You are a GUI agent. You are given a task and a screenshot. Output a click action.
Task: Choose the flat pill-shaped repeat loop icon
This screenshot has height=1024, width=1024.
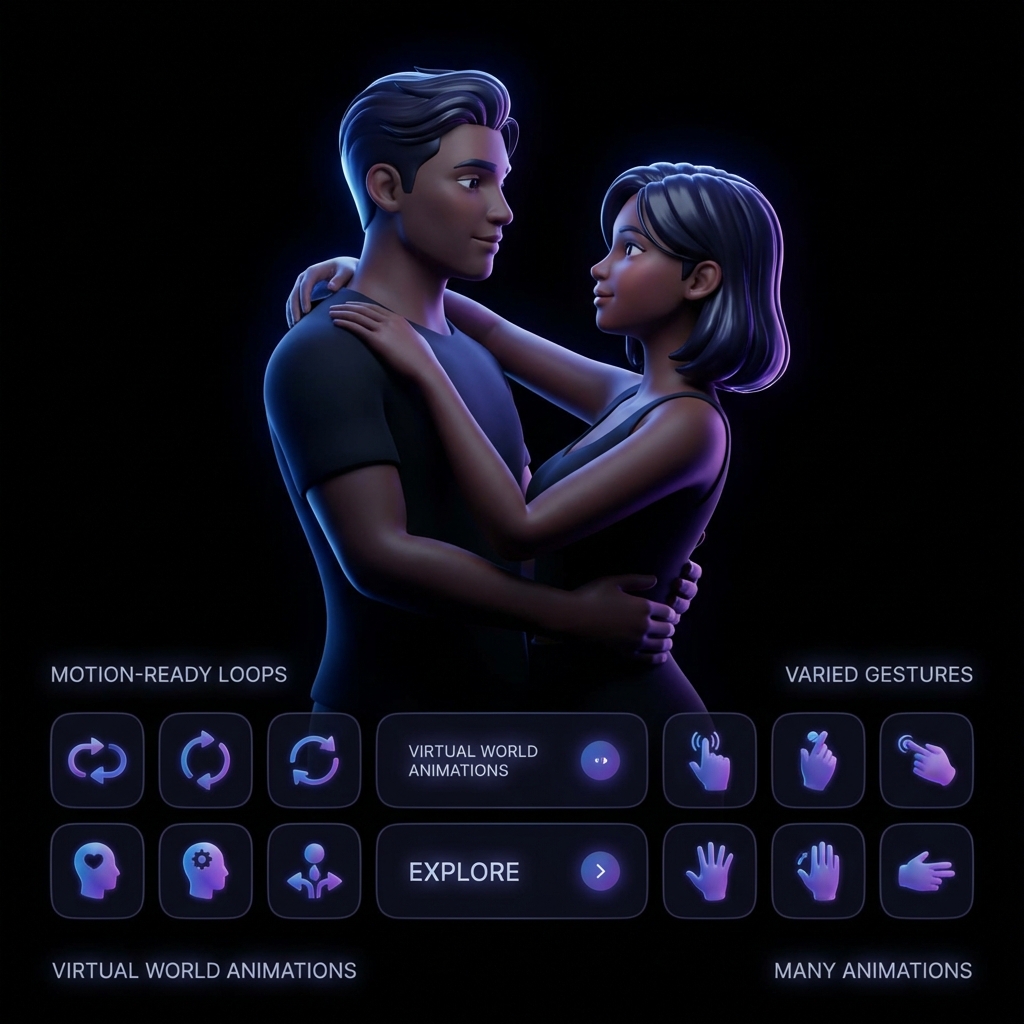pos(97,761)
